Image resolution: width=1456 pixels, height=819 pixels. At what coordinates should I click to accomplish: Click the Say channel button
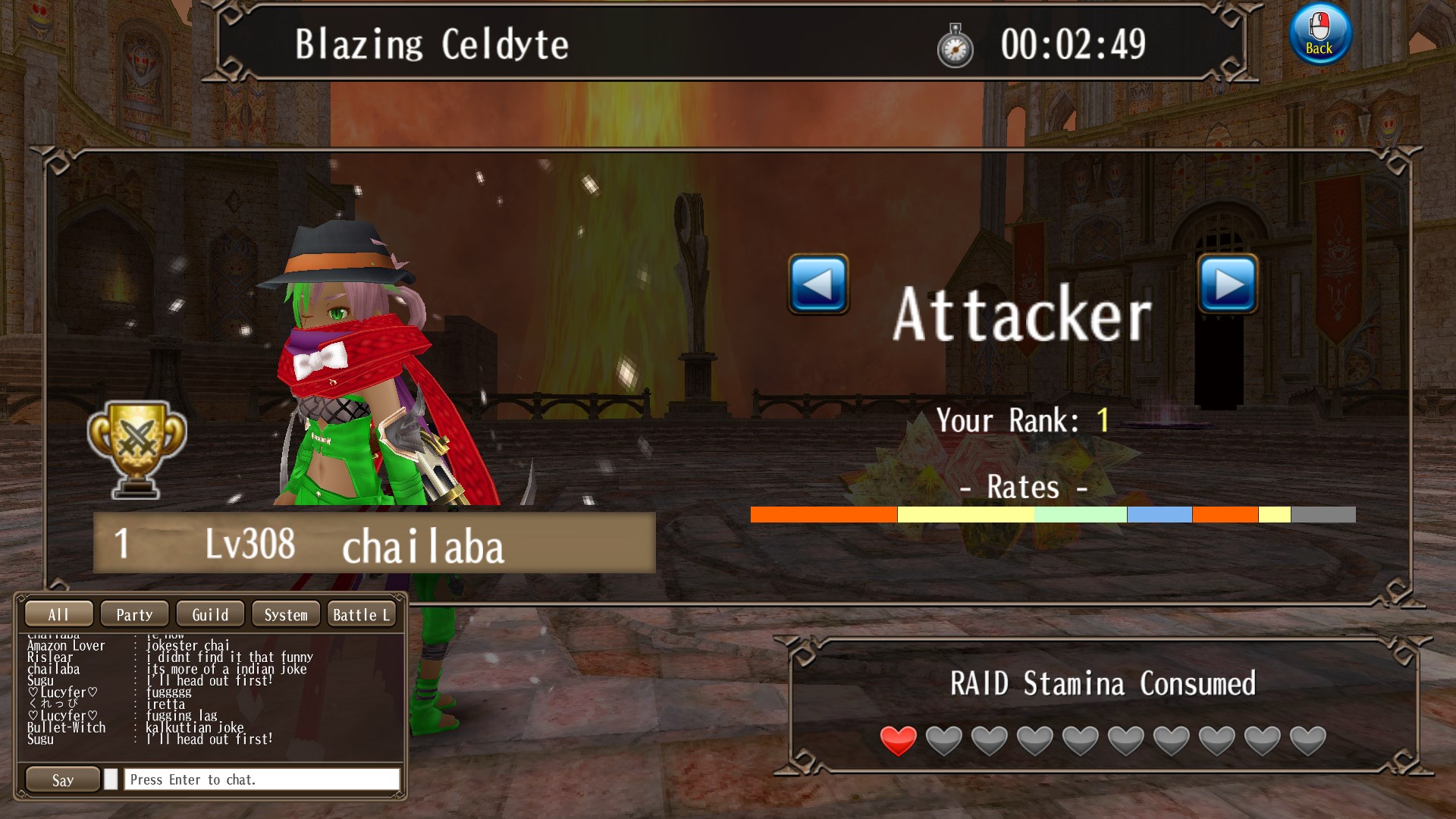(63, 780)
